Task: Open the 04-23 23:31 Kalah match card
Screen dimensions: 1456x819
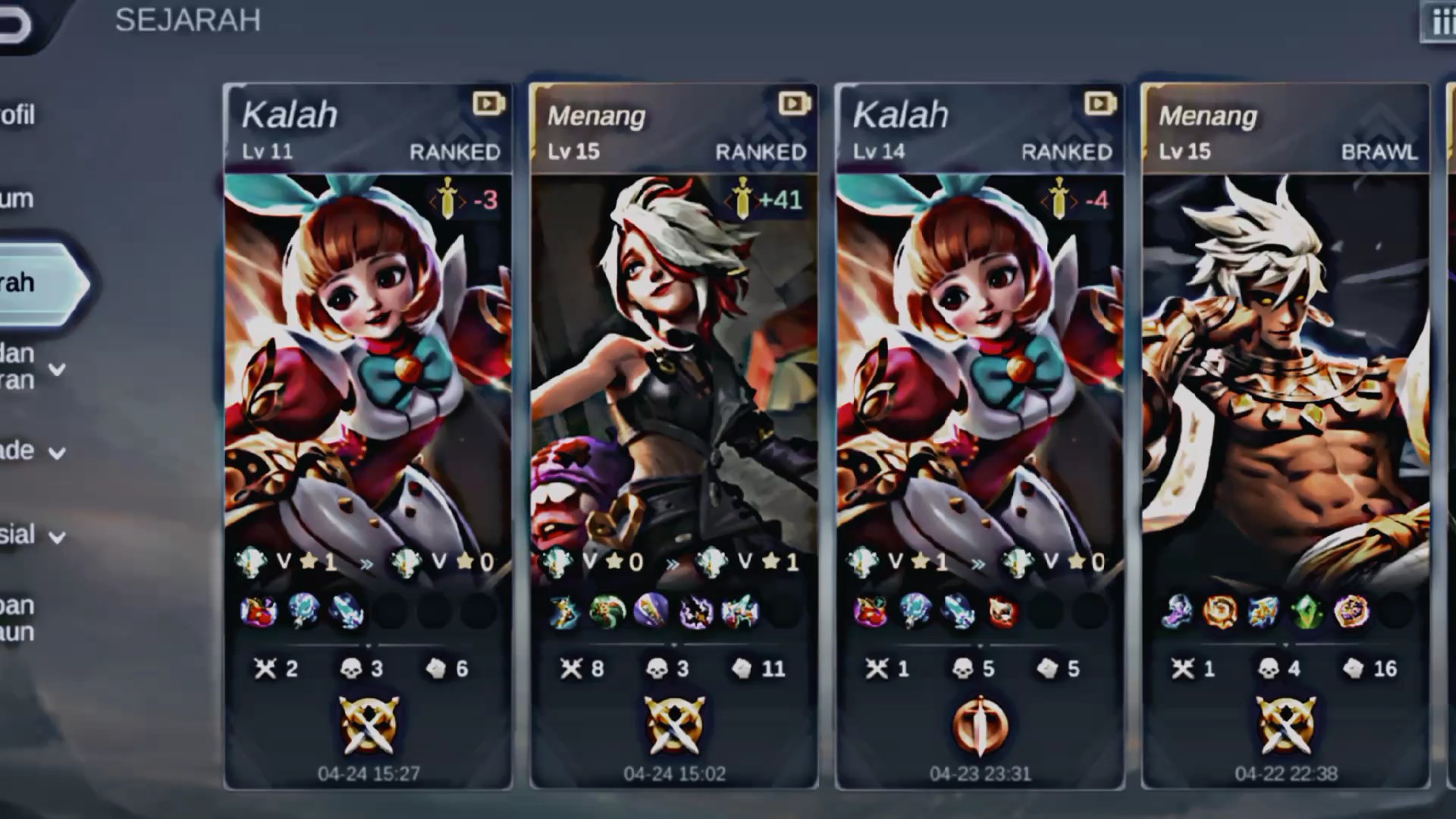Action: [x=980, y=364]
